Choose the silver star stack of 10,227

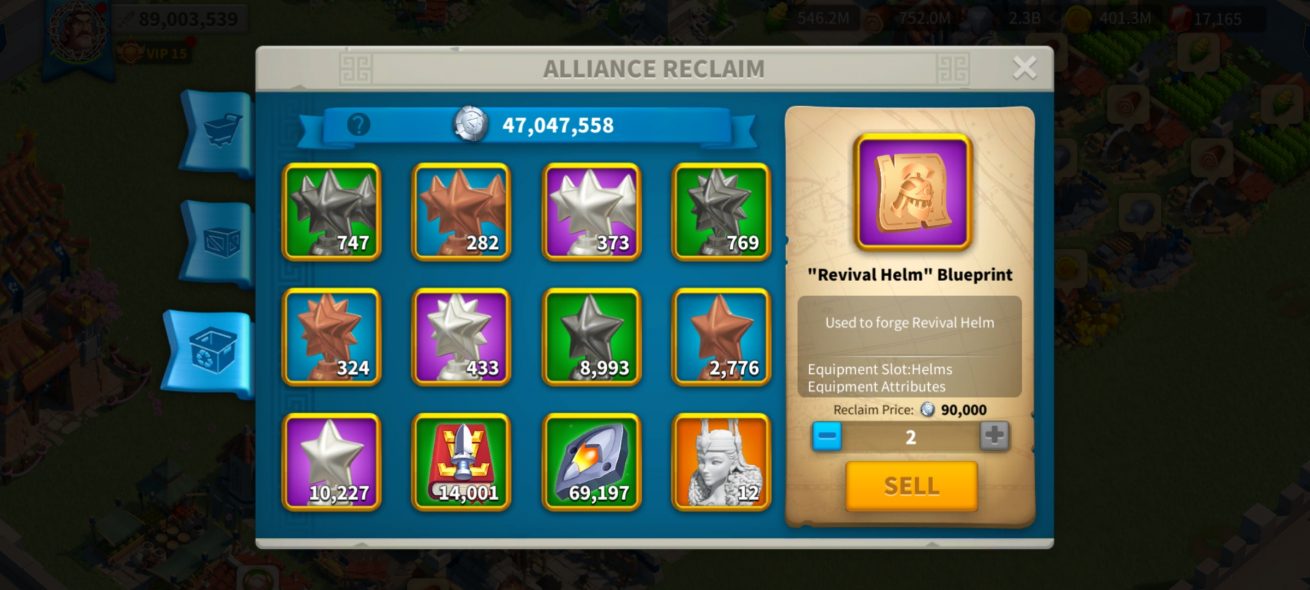point(332,462)
